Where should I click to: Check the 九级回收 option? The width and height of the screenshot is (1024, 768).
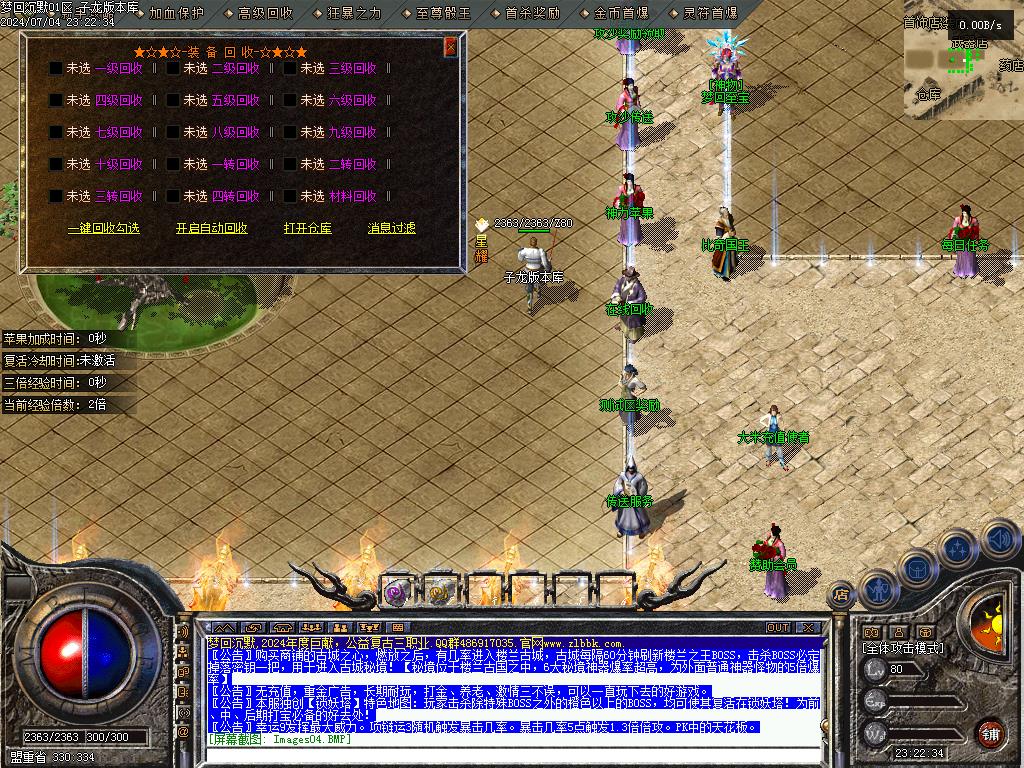click(290, 132)
